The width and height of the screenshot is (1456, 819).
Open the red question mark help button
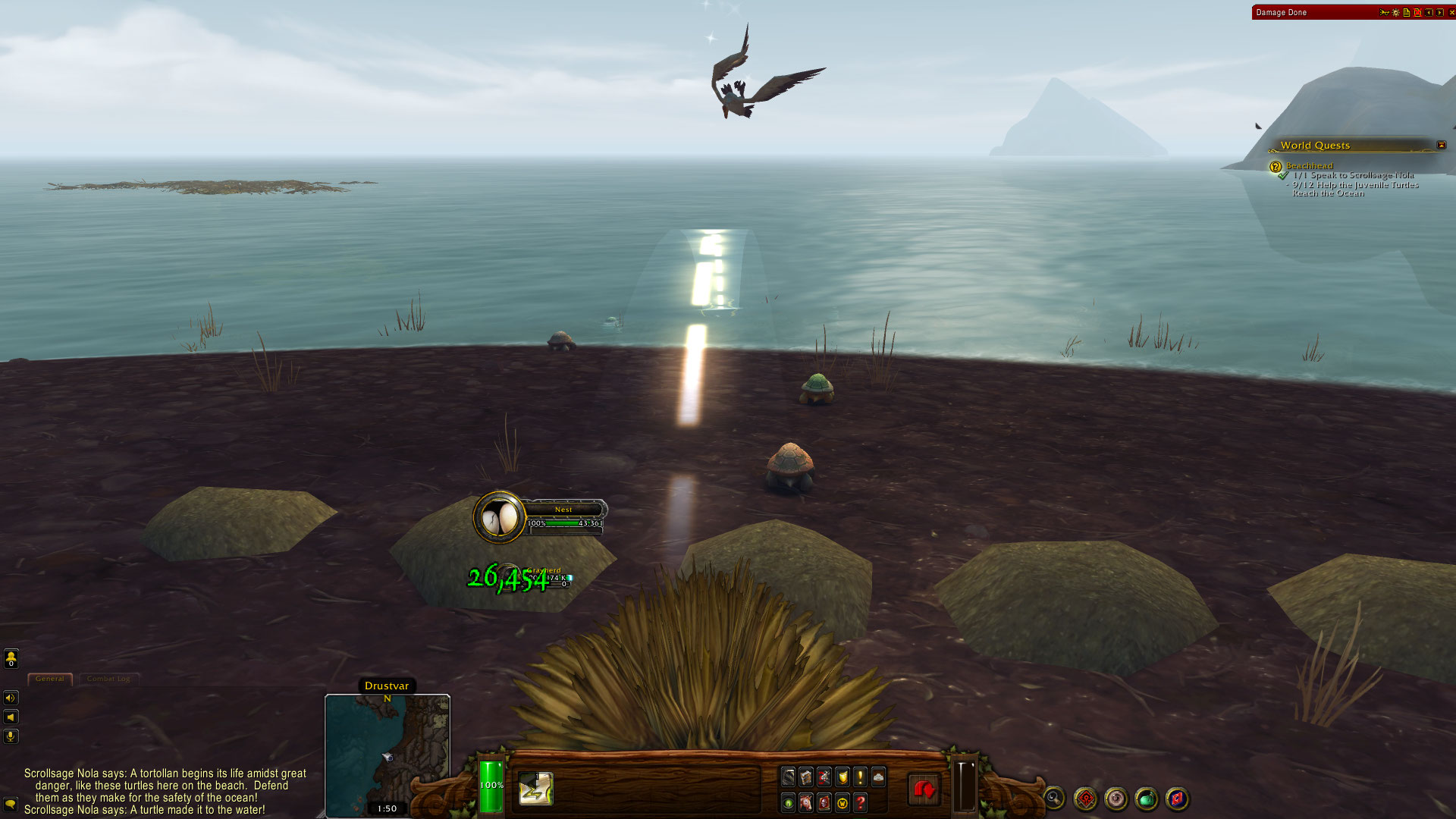[860, 802]
